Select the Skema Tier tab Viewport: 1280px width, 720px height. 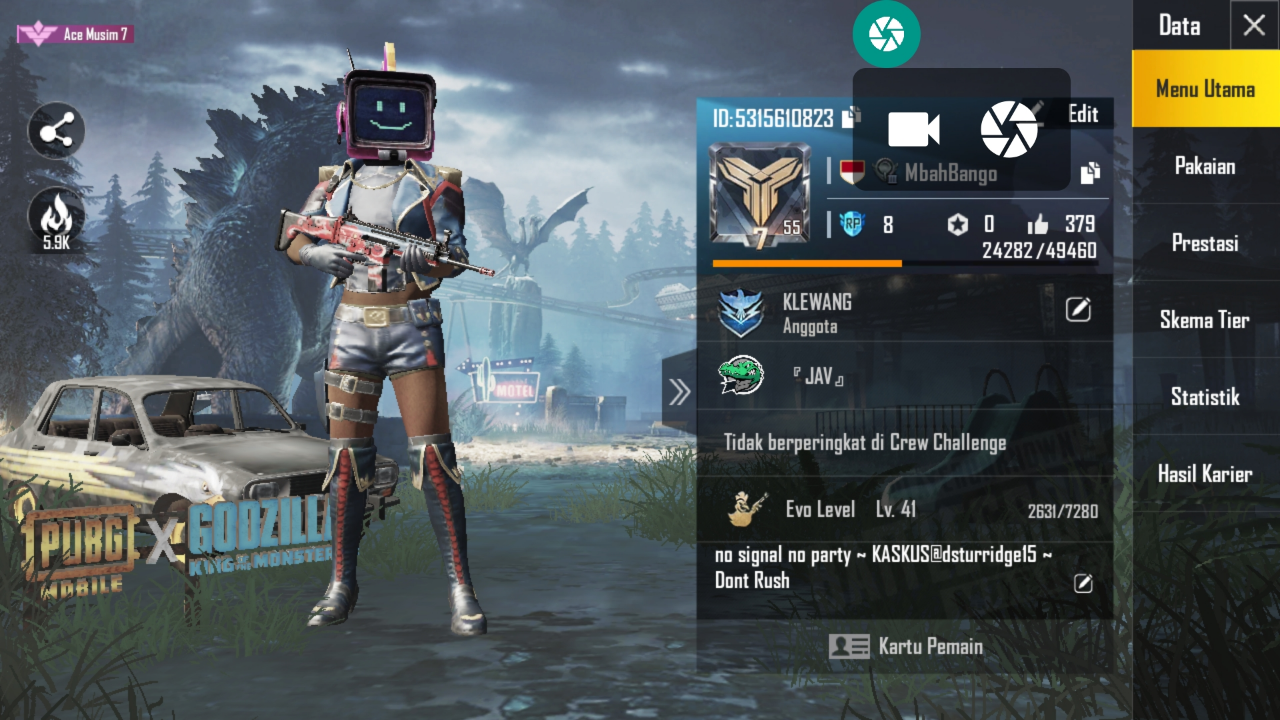tap(1205, 320)
